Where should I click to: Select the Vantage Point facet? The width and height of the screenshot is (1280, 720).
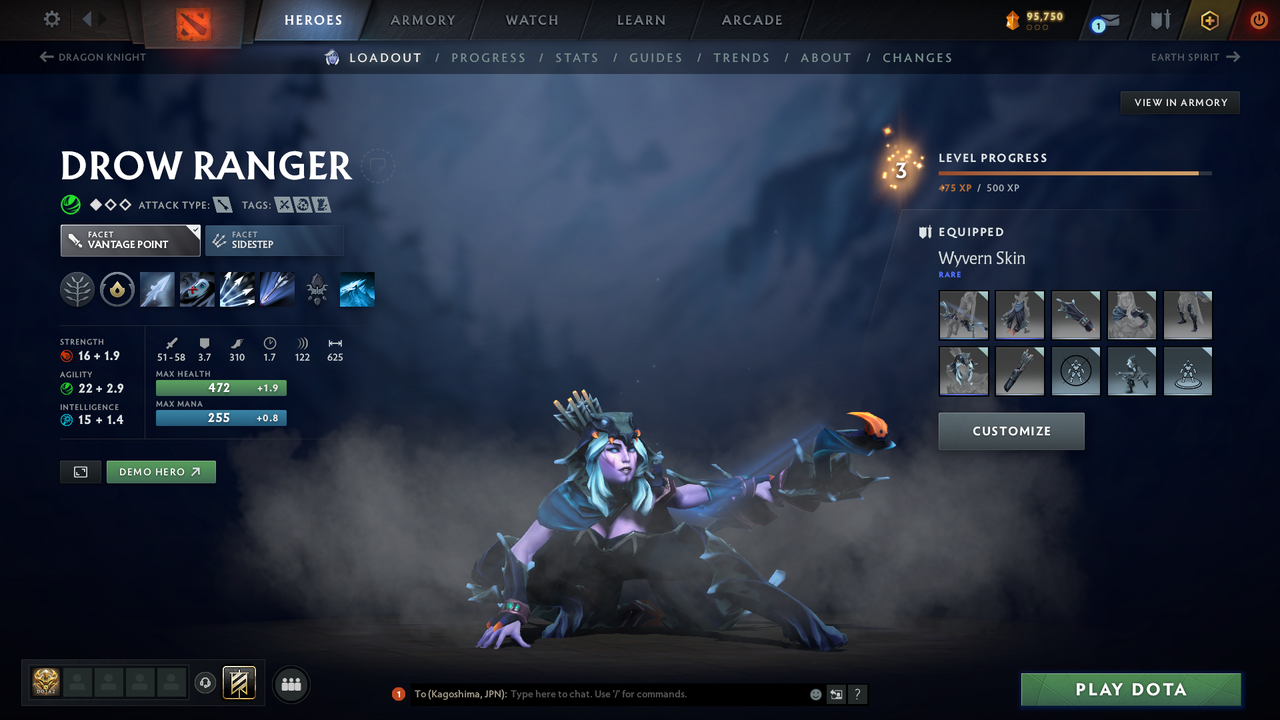pyautogui.click(x=129, y=240)
